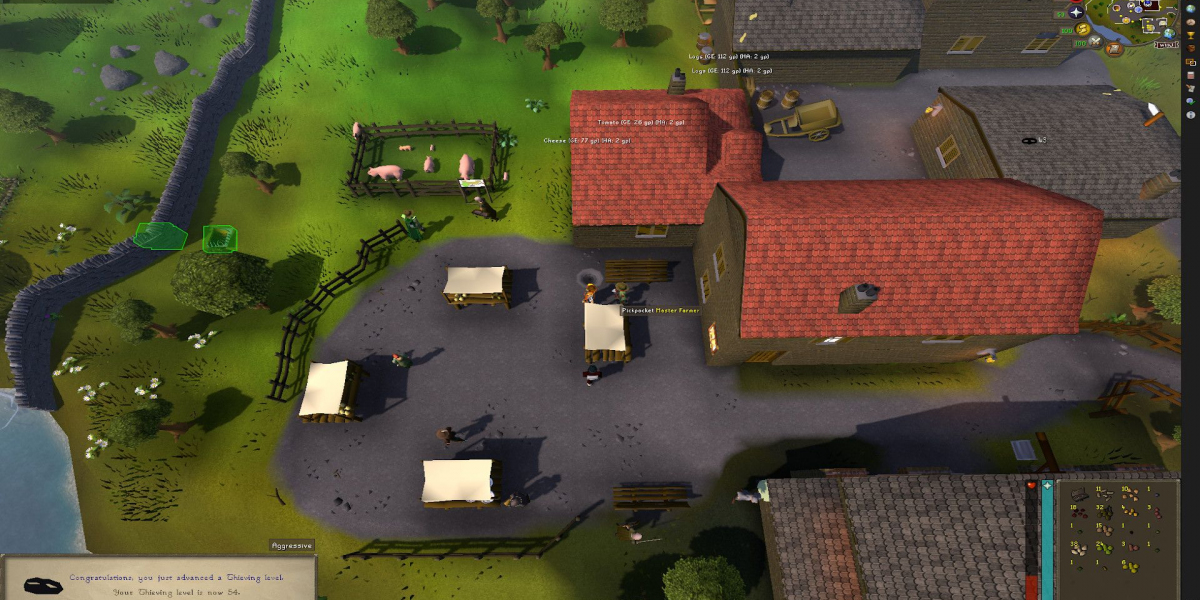This screenshot has width=1200, height=600.
Task: Pick the stack of 11 seeds
Action: click(x=1105, y=495)
